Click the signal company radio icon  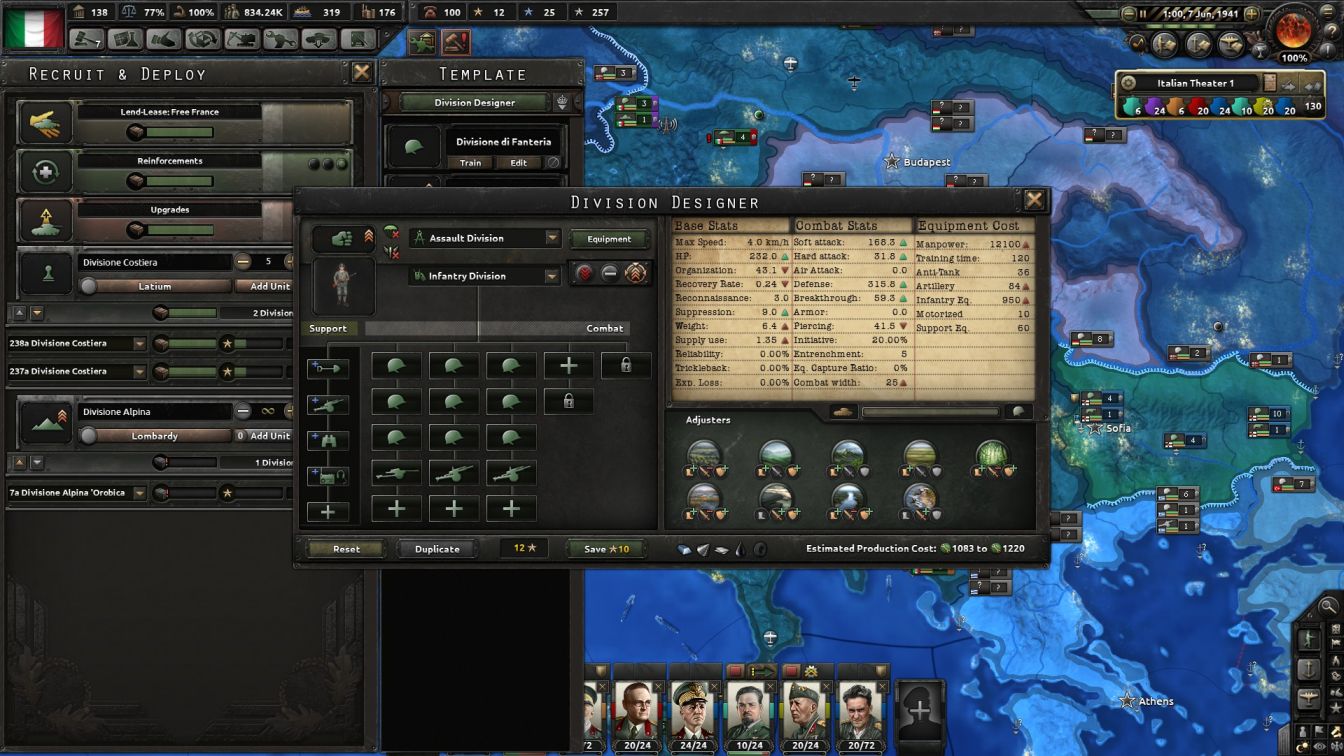coord(329,474)
